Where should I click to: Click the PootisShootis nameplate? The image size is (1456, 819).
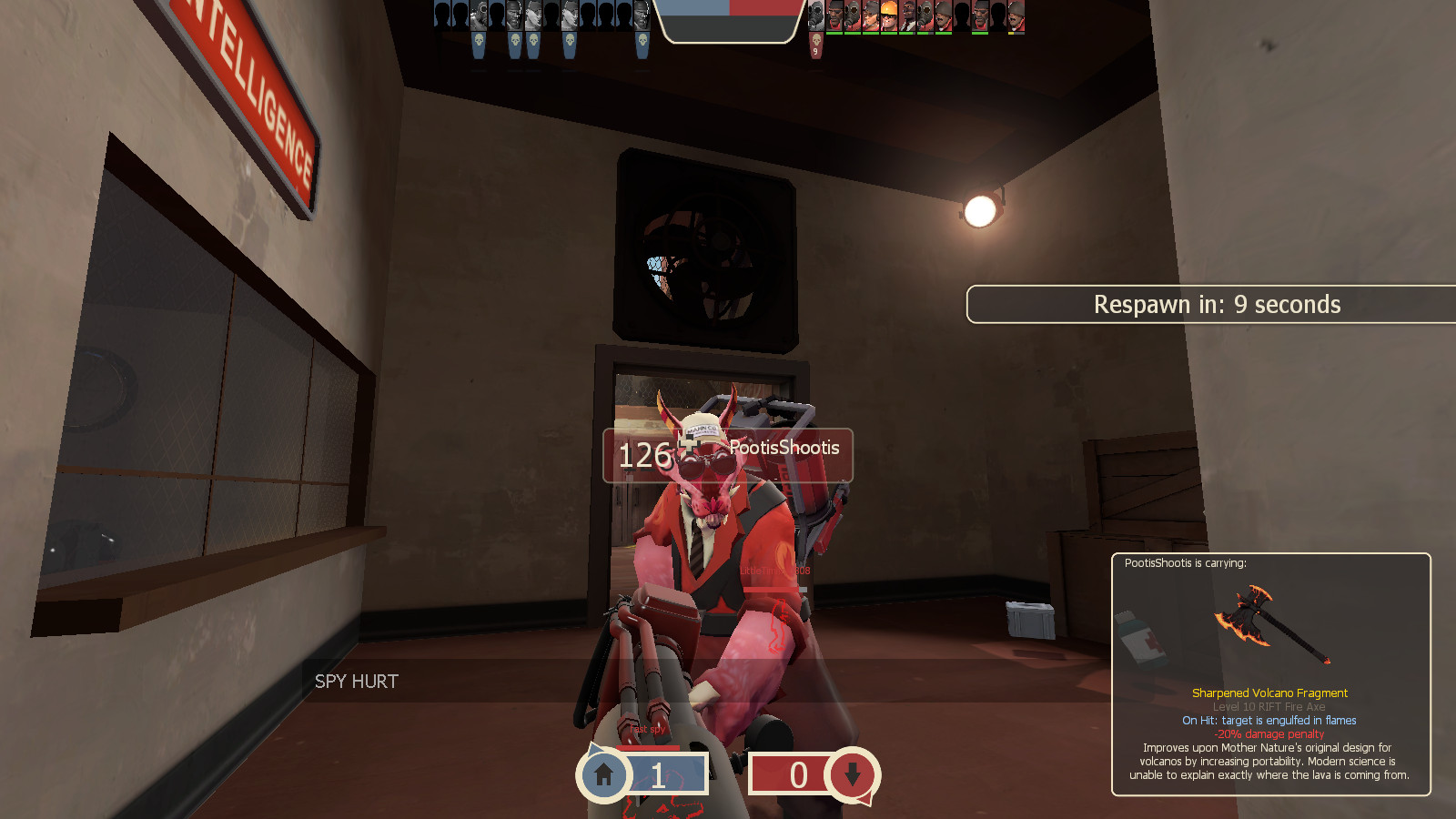click(x=784, y=447)
